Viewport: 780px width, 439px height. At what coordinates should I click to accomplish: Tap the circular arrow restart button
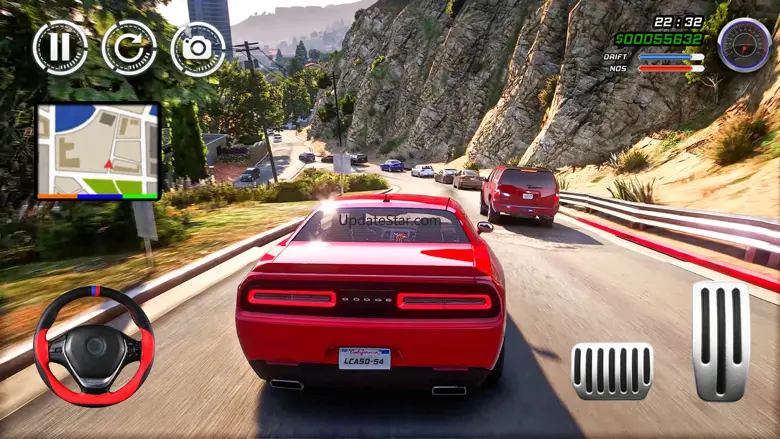129,47
